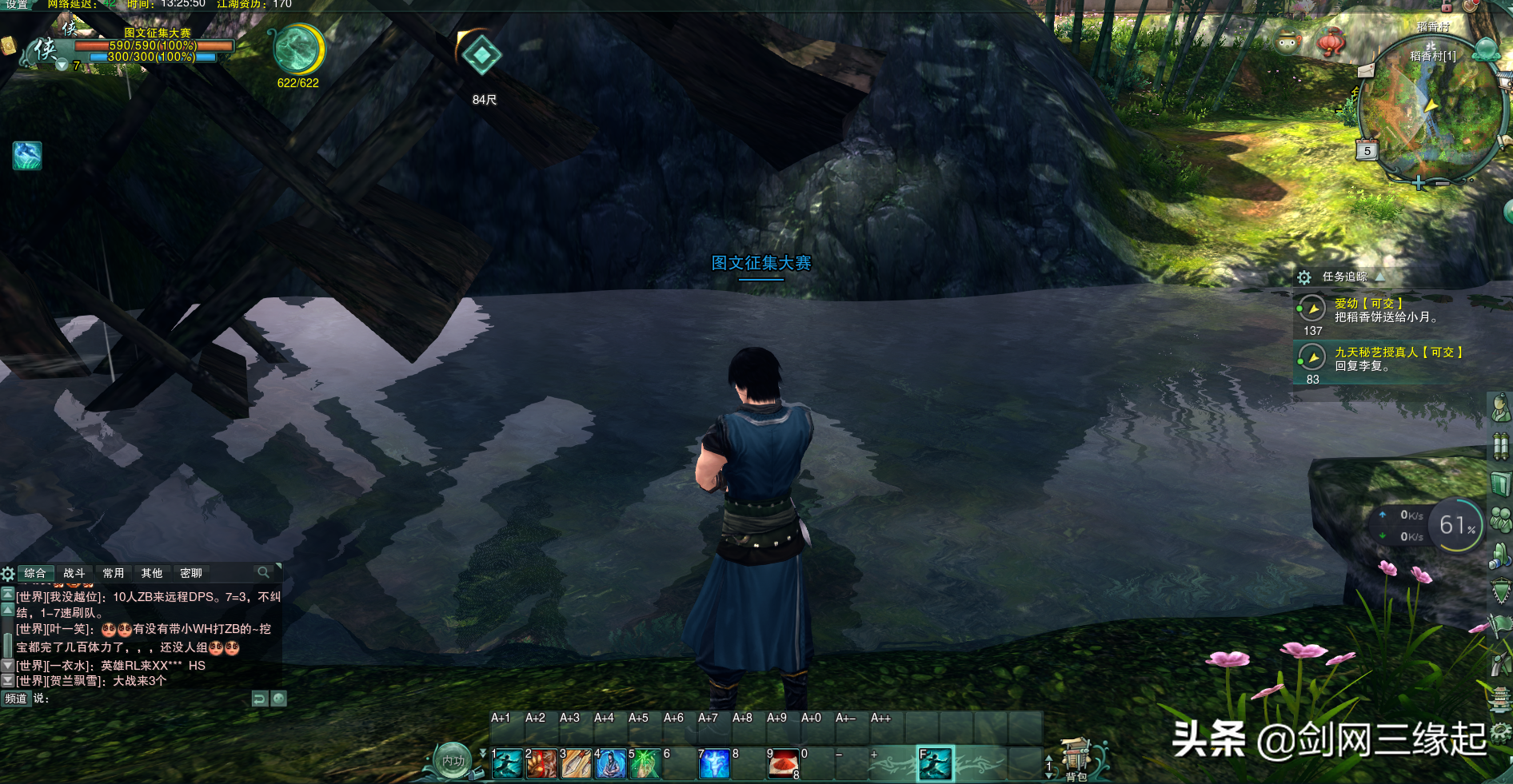Open chat settings gear icon
1513x784 pixels.
[x=8, y=573]
